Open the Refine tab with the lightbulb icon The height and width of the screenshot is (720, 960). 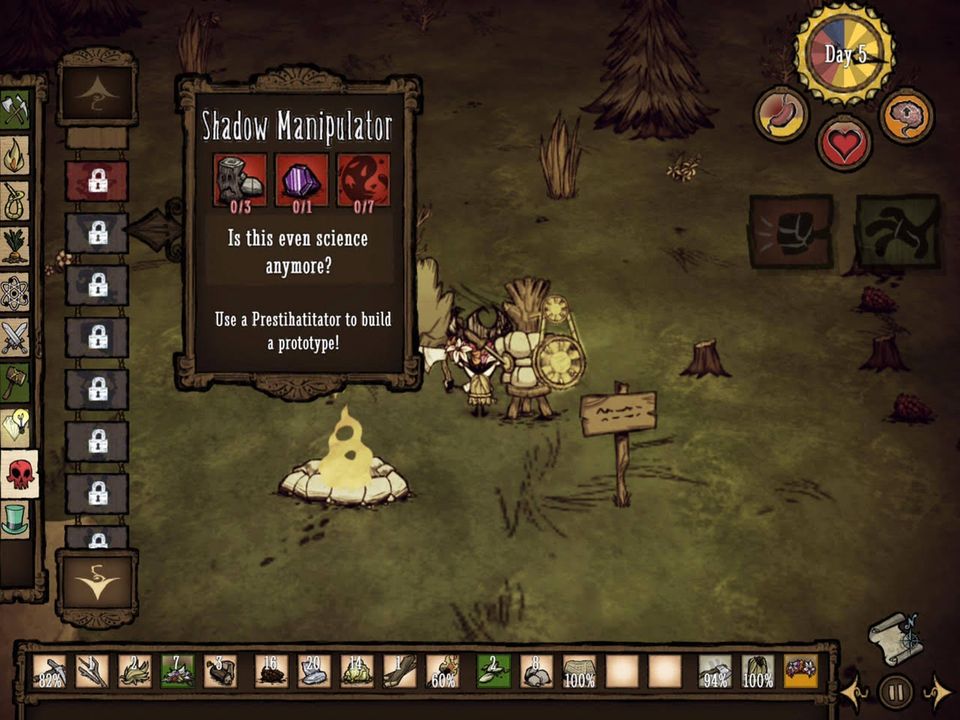point(15,427)
